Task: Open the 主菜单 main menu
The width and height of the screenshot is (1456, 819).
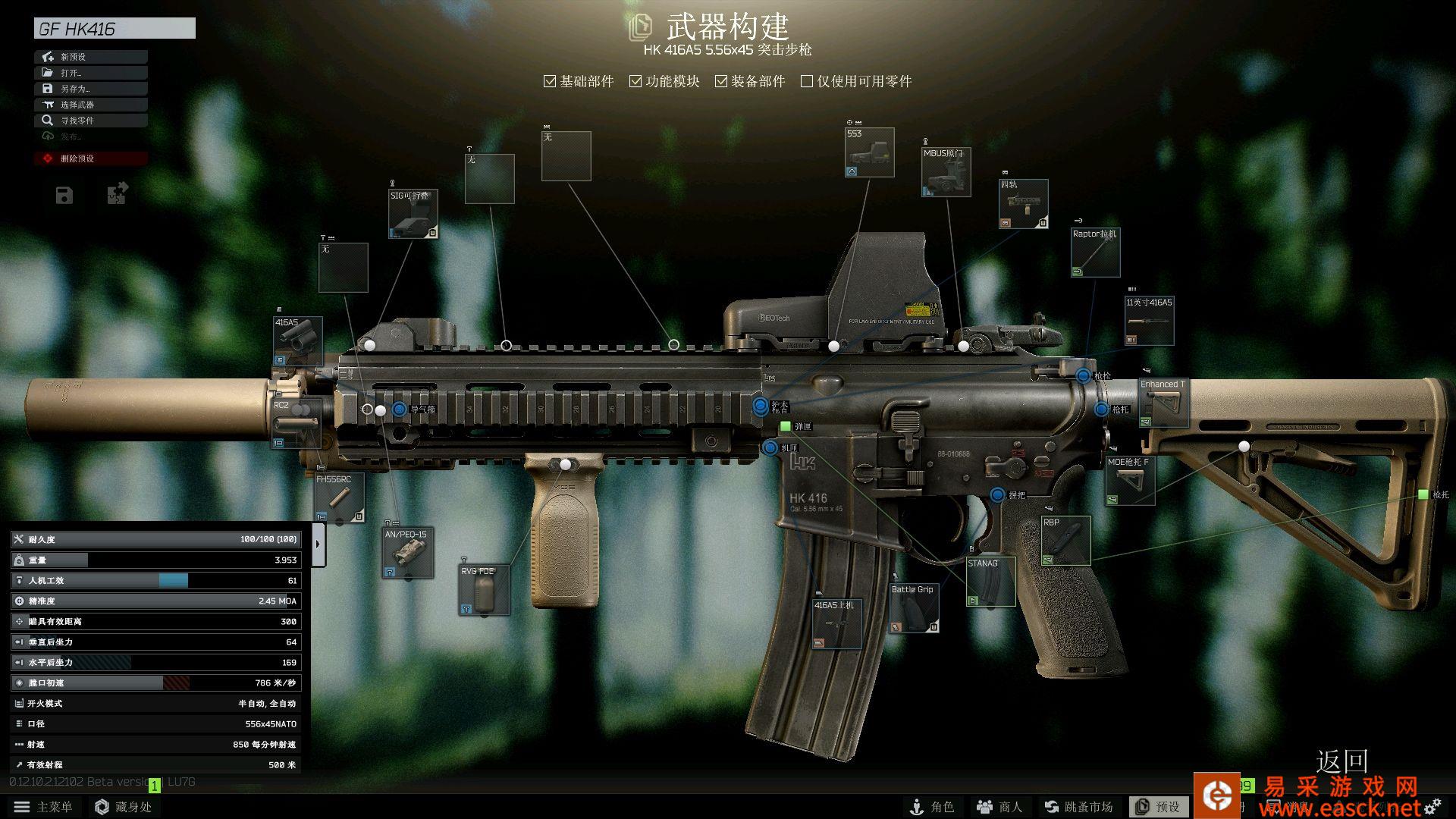Action: [x=43, y=807]
